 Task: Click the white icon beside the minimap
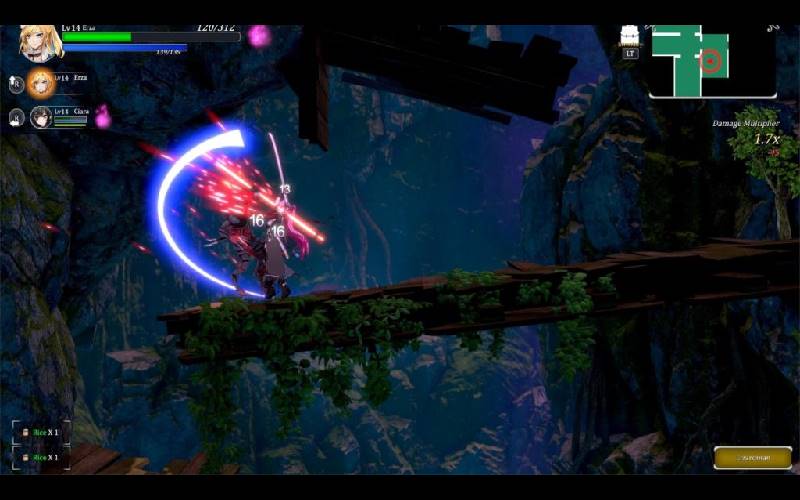click(630, 38)
